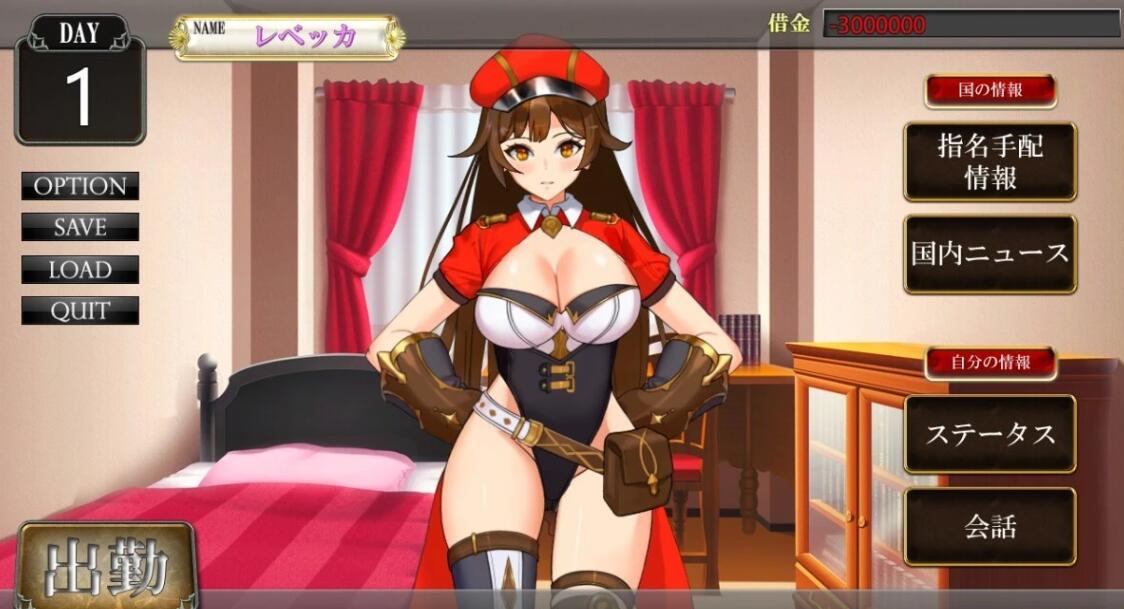The image size is (1124, 609).
Task: Click the SAVE button
Action: coord(80,227)
